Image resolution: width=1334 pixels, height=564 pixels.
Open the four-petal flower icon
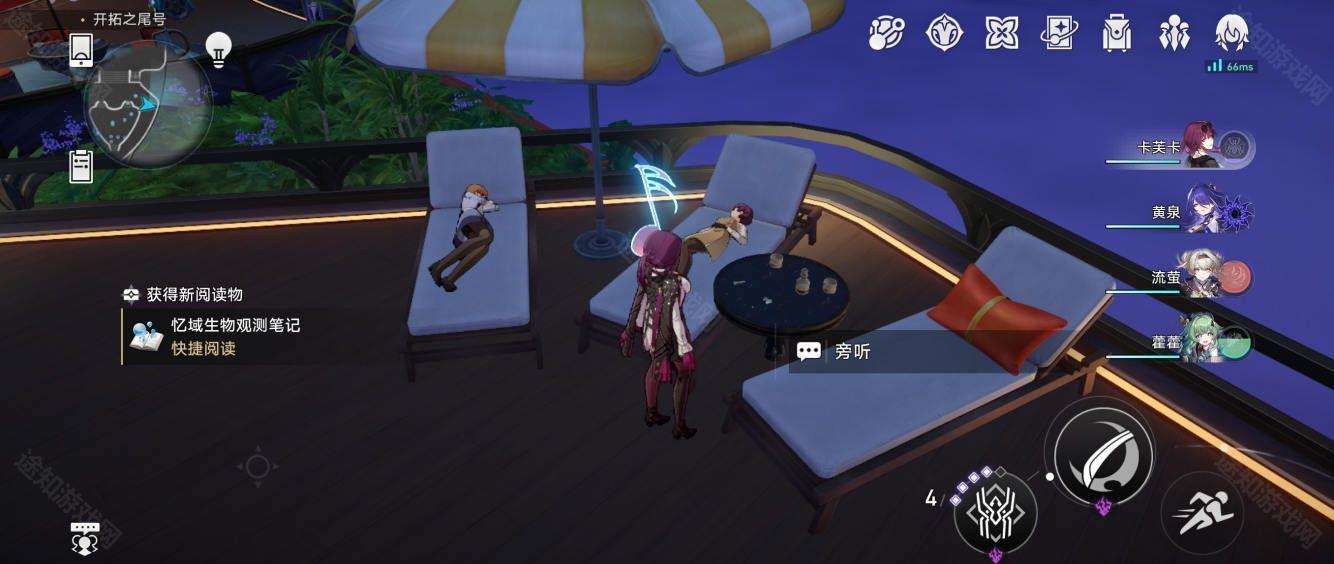(1001, 34)
